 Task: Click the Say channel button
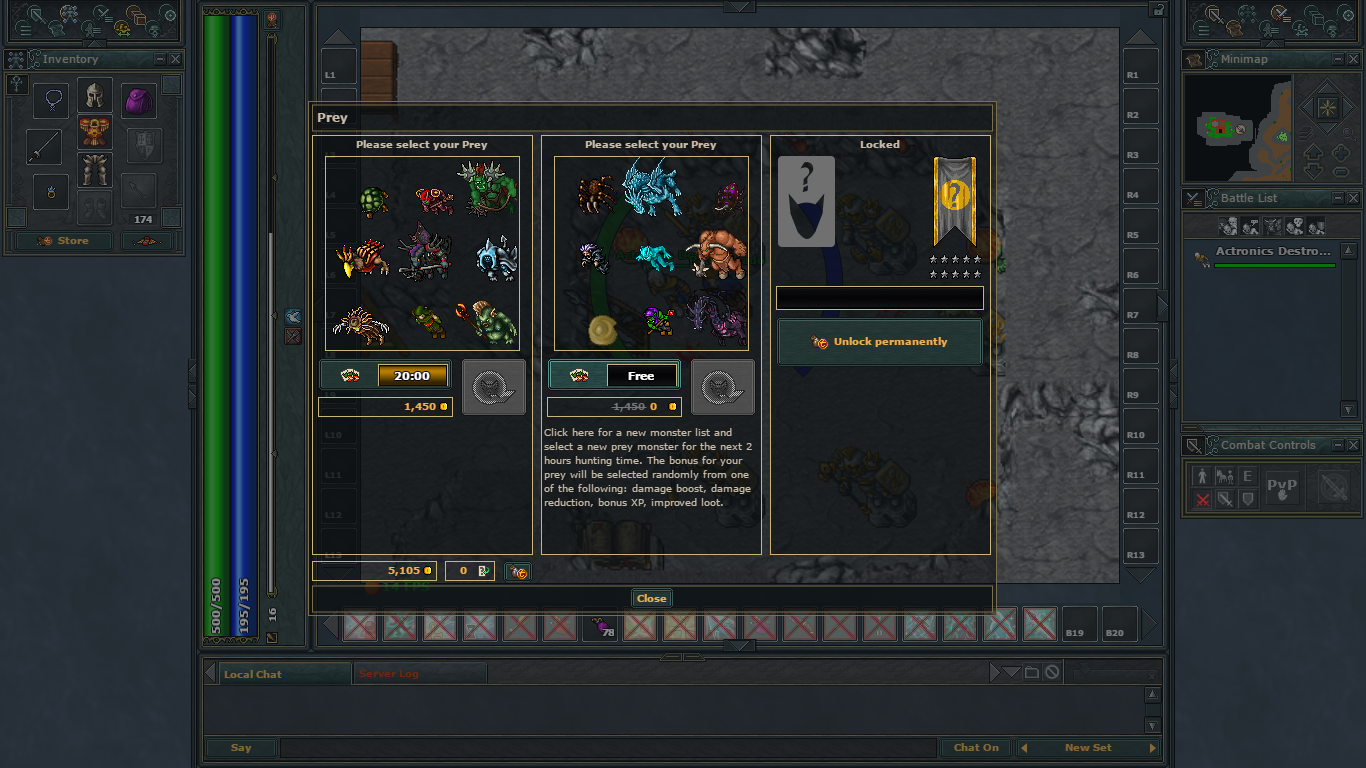tap(241, 748)
